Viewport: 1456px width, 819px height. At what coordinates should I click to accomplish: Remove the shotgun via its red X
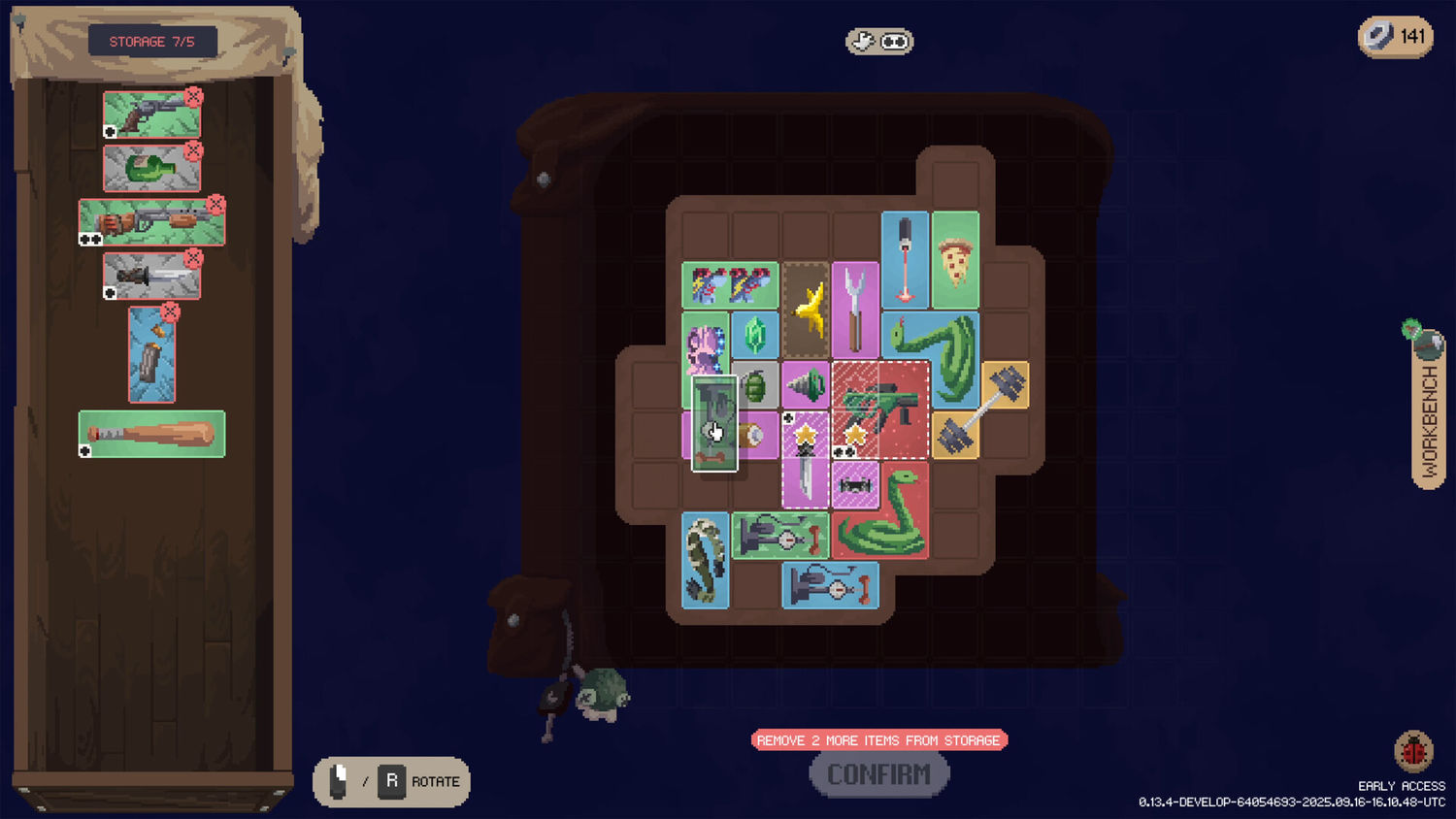[x=215, y=205]
